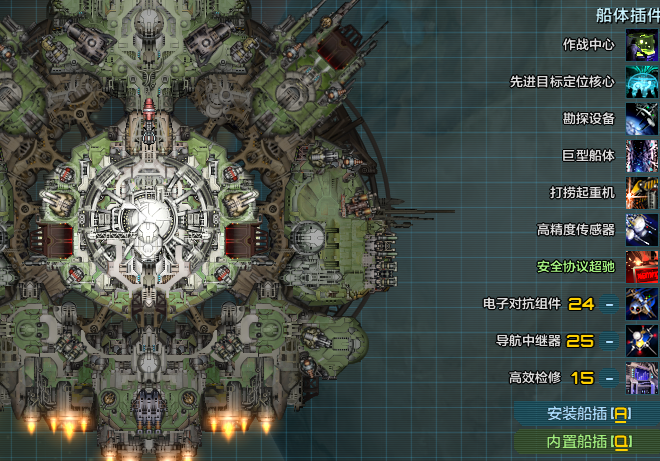Choose the 导航中继器 hull mod icon

[641, 341]
